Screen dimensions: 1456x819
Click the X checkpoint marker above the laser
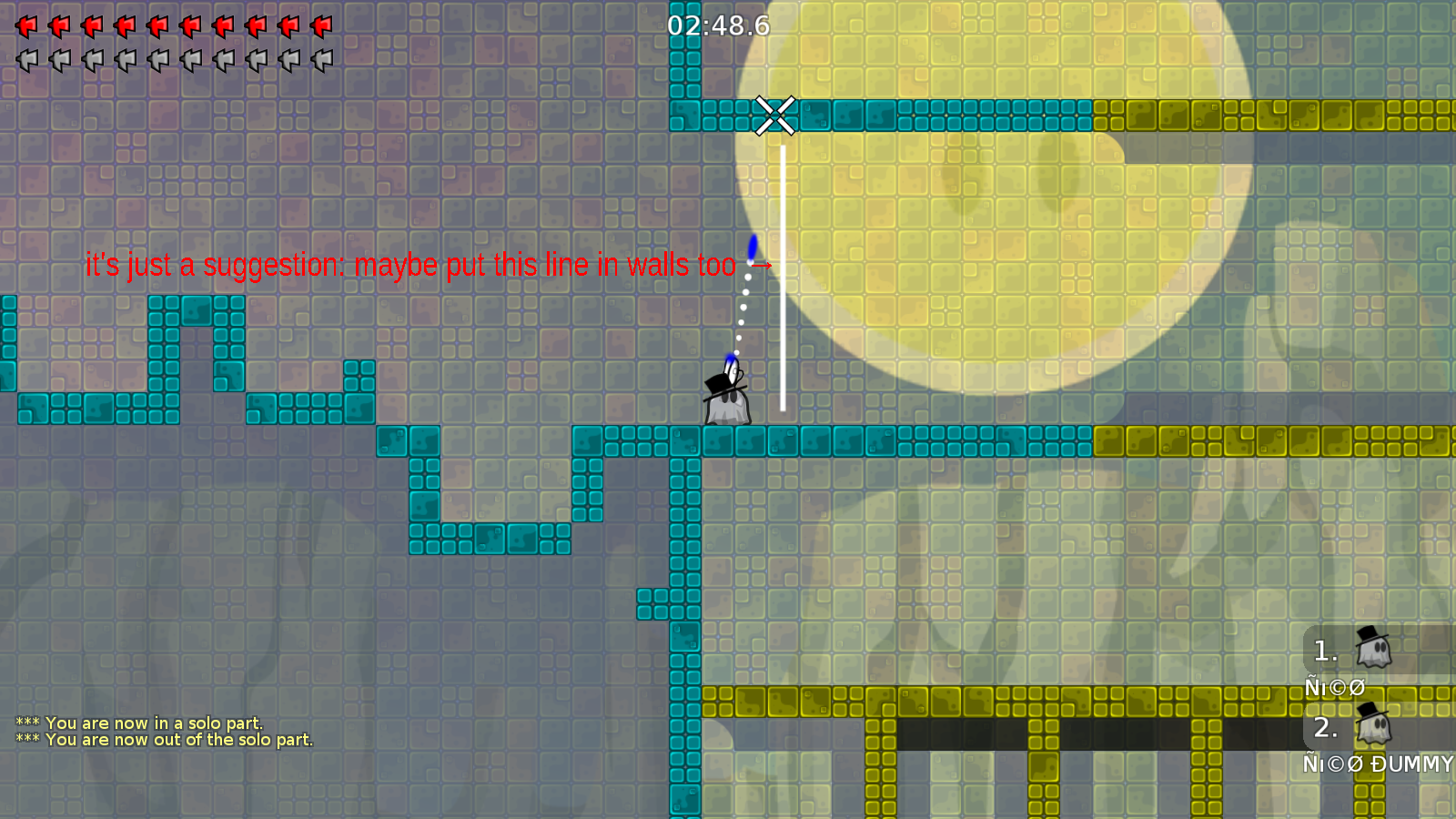[775, 116]
